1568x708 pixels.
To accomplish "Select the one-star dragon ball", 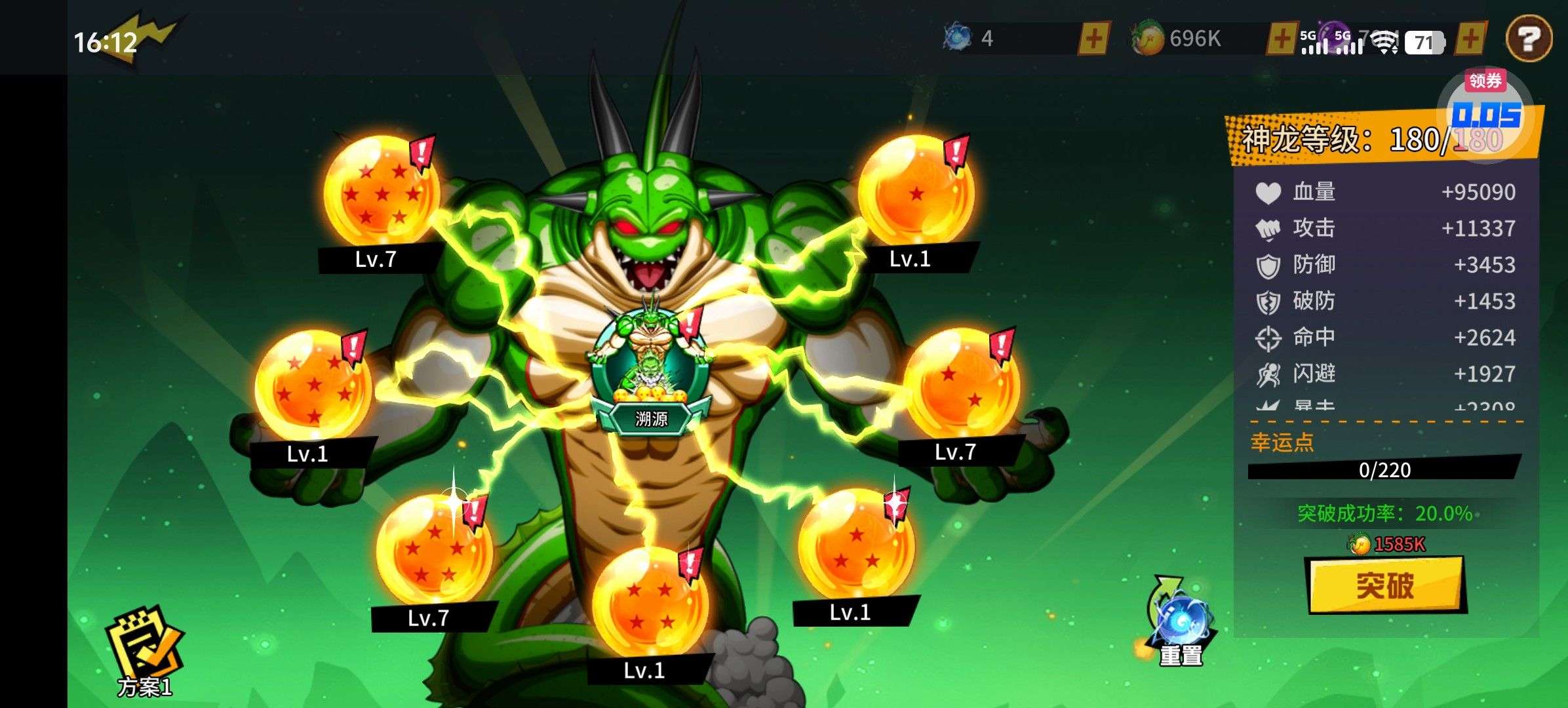I will coord(916,192).
